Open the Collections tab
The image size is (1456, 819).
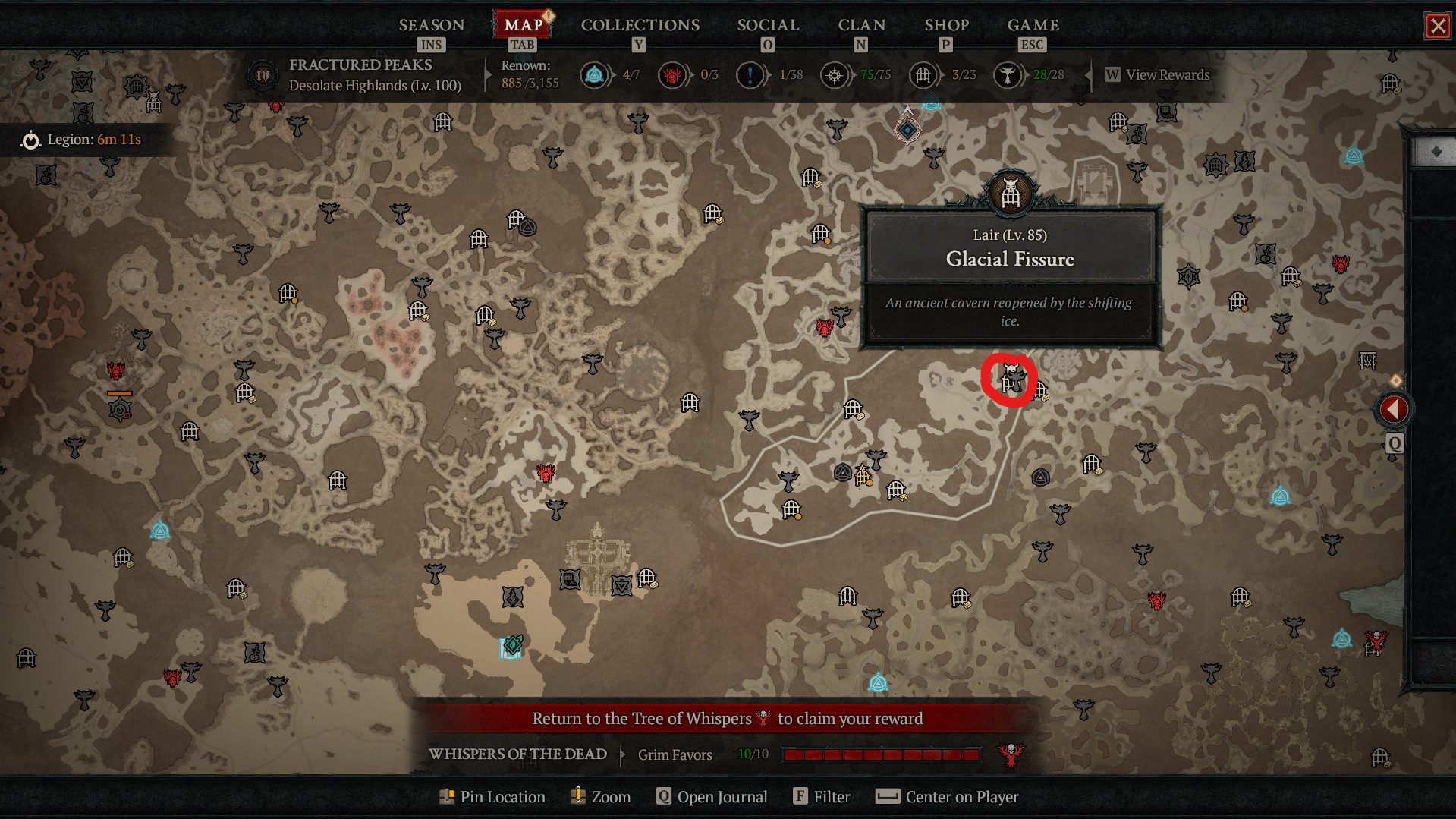coord(640,25)
